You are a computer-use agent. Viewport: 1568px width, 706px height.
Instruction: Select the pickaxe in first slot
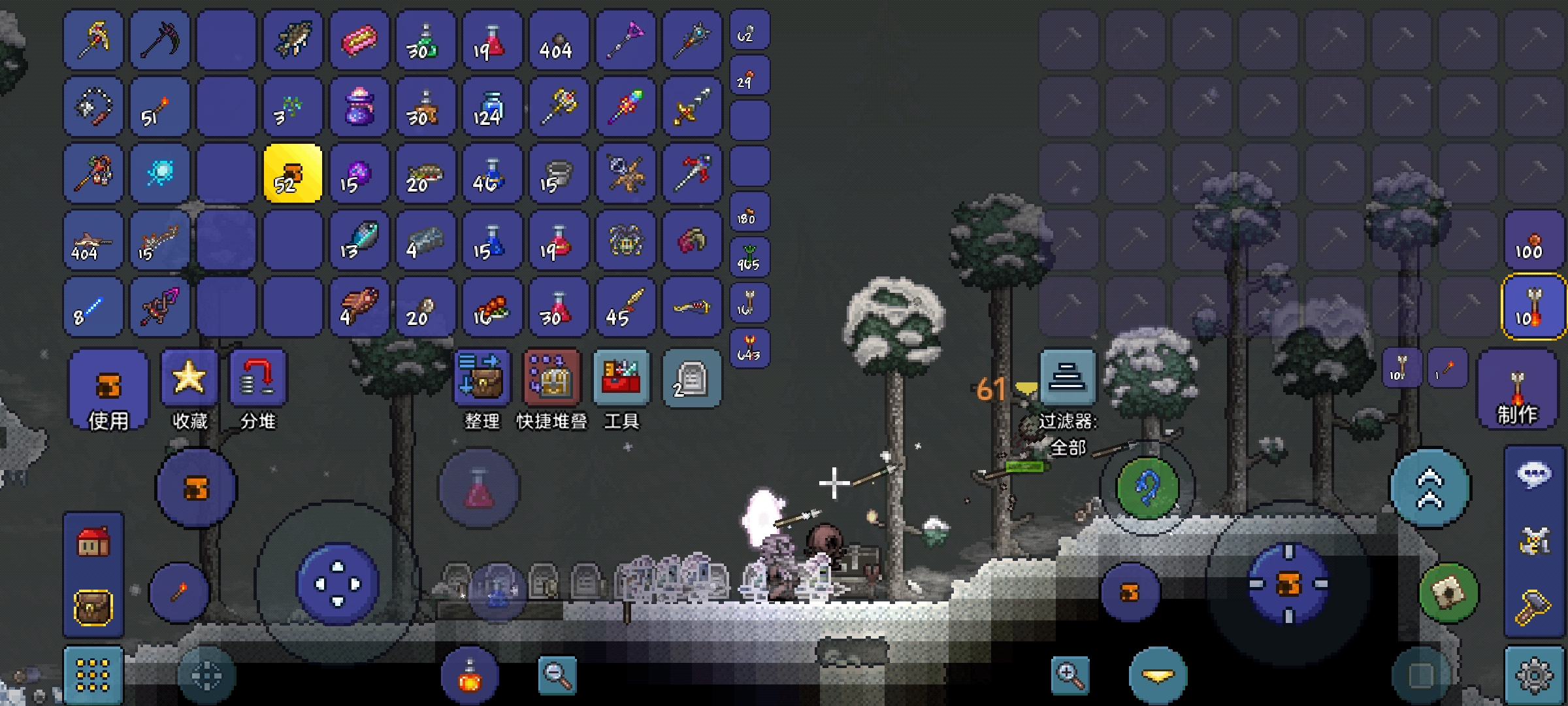pyautogui.click(x=93, y=39)
